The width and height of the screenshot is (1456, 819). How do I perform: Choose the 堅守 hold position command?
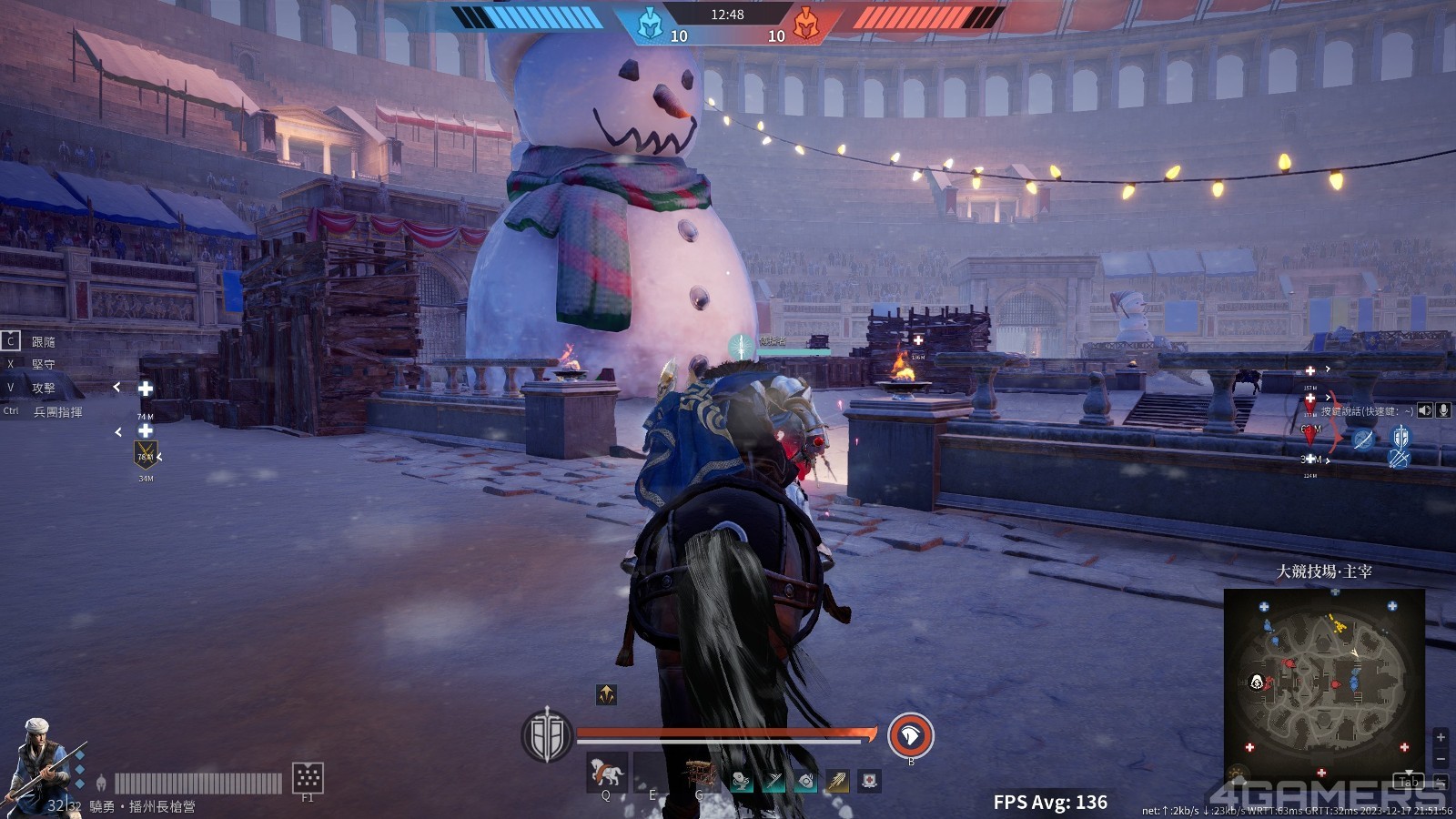[x=43, y=364]
